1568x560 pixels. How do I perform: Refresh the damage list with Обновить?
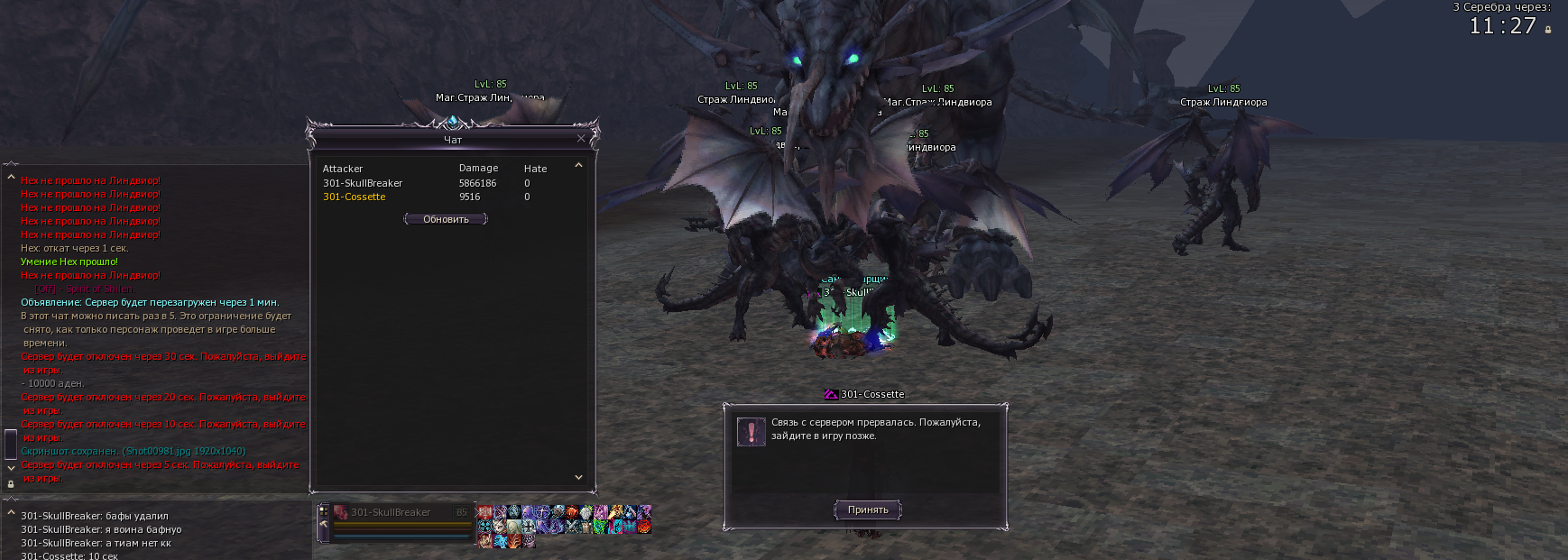coord(446,219)
